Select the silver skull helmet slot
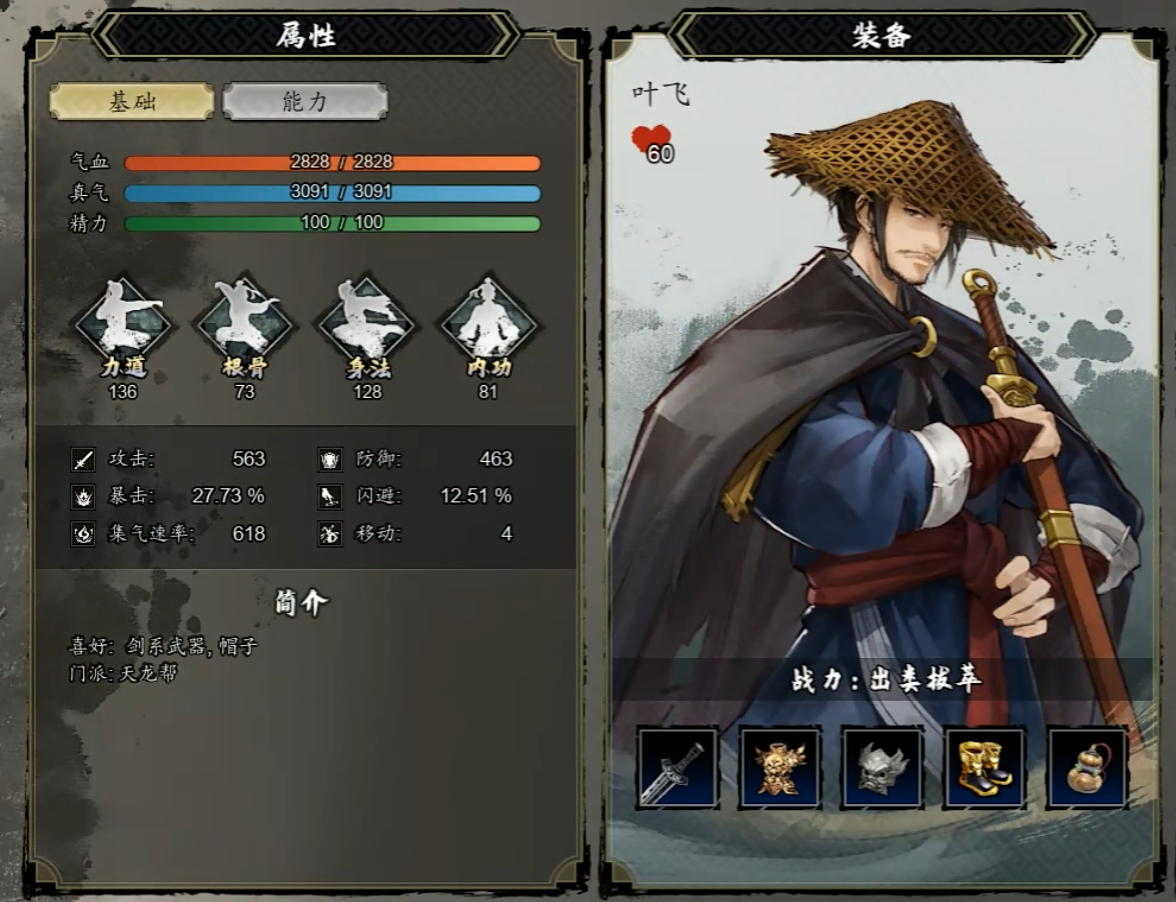1176x902 pixels. click(x=883, y=767)
